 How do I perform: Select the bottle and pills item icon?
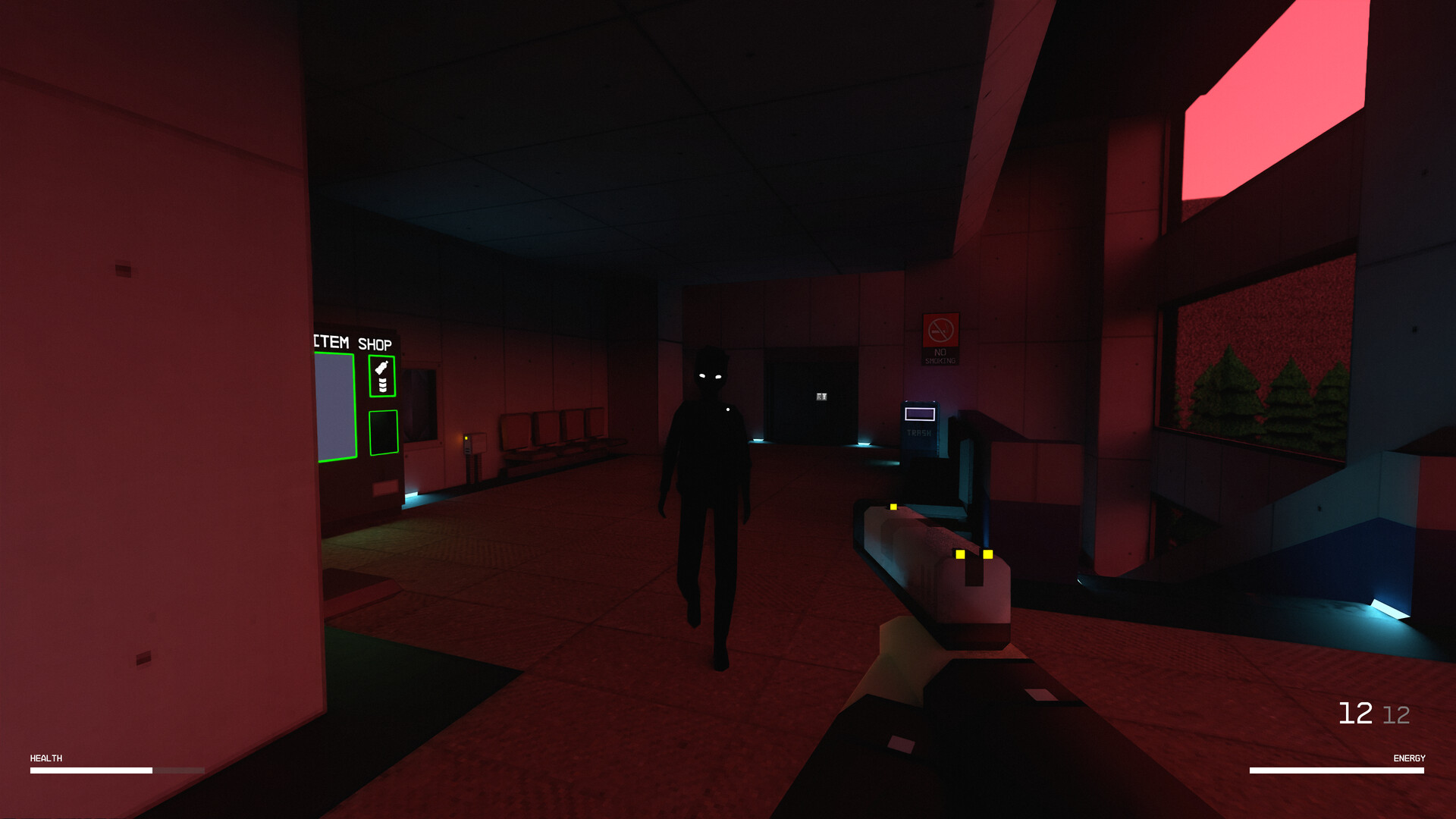click(x=383, y=375)
